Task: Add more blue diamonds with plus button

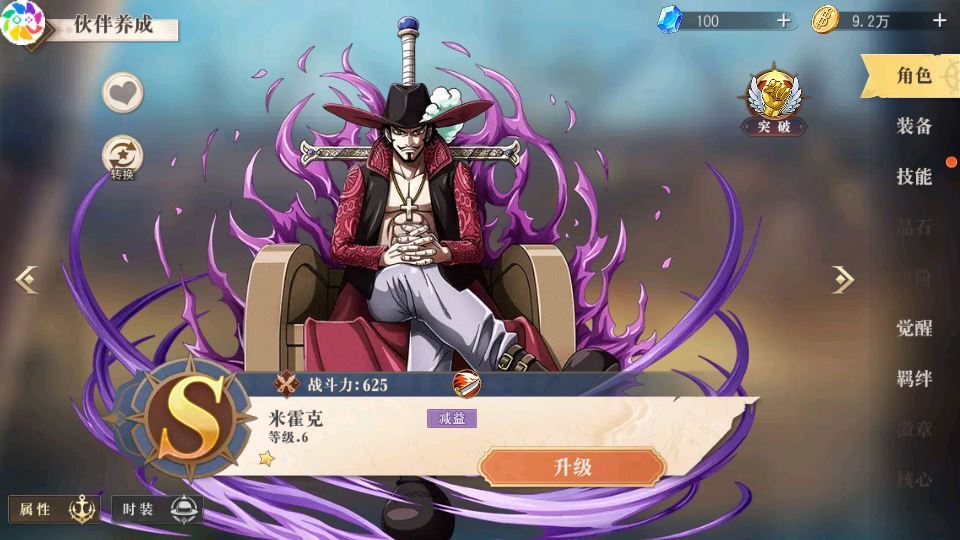Action: (x=783, y=20)
